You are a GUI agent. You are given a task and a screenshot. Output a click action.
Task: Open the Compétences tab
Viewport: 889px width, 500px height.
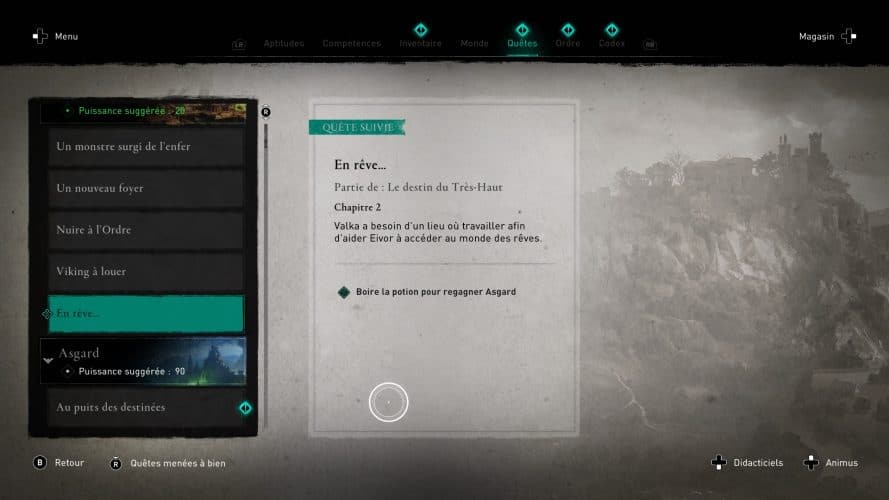[351, 44]
